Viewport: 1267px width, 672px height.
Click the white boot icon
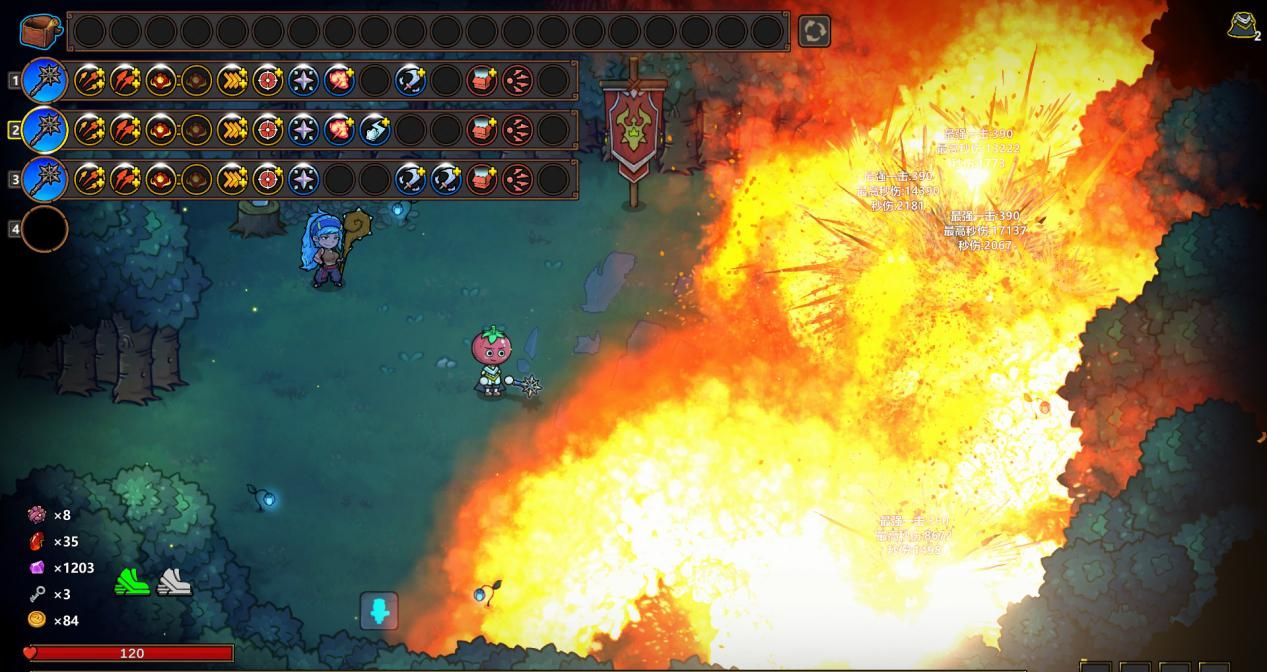[174, 581]
